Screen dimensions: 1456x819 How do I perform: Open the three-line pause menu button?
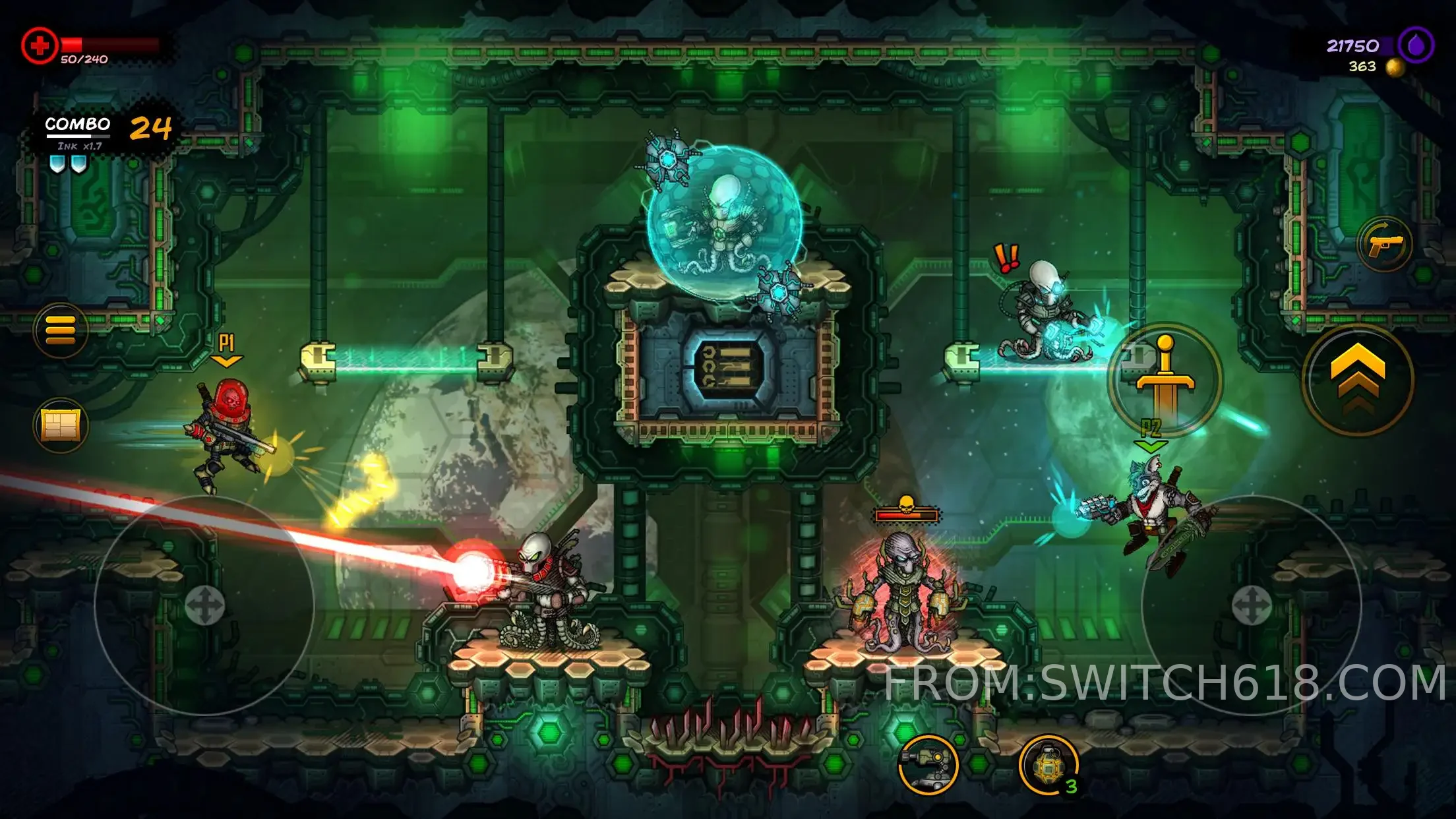(61, 330)
